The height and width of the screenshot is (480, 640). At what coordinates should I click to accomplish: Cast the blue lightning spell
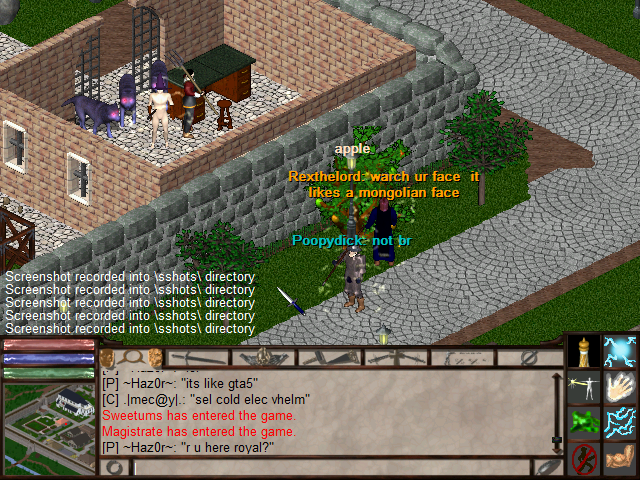[620, 423]
